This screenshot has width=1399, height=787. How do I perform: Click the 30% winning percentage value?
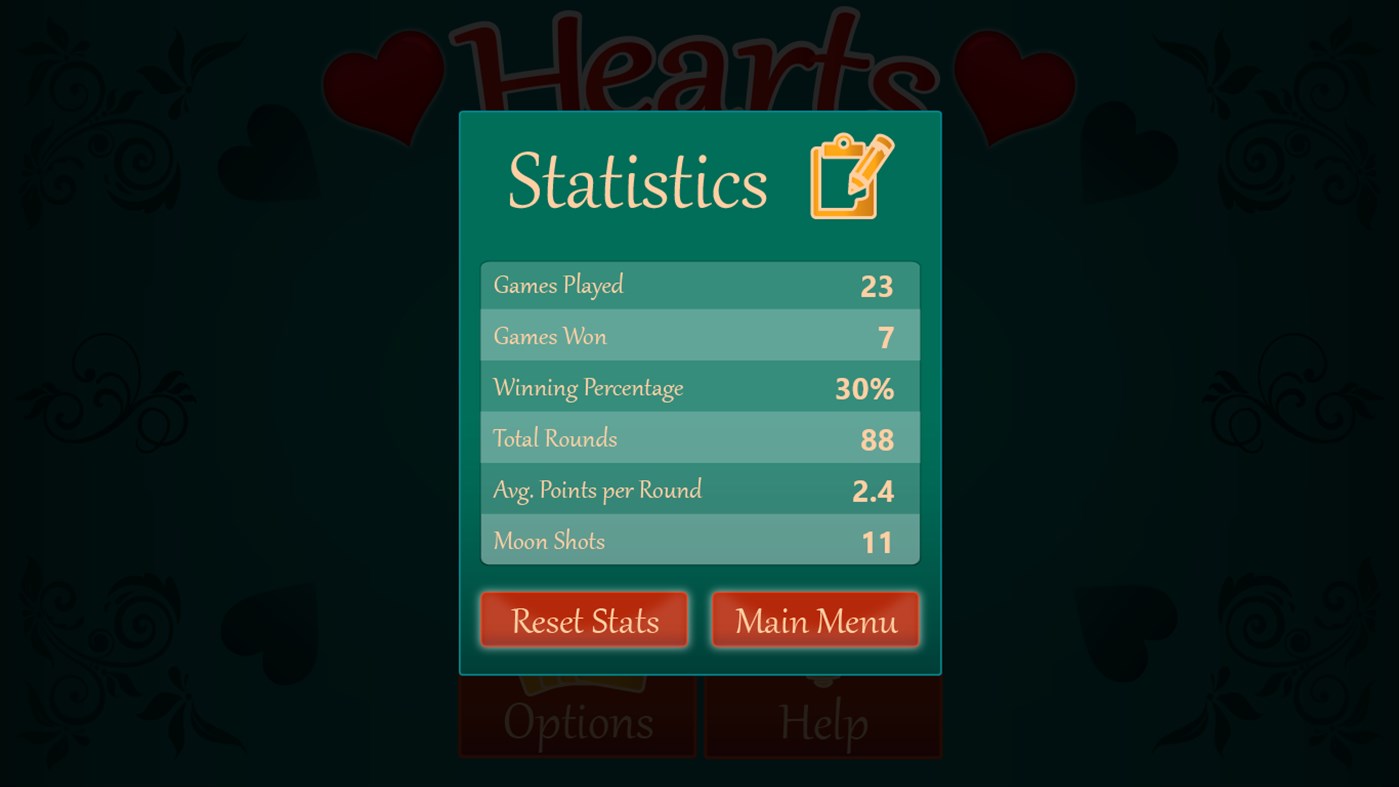[864, 388]
